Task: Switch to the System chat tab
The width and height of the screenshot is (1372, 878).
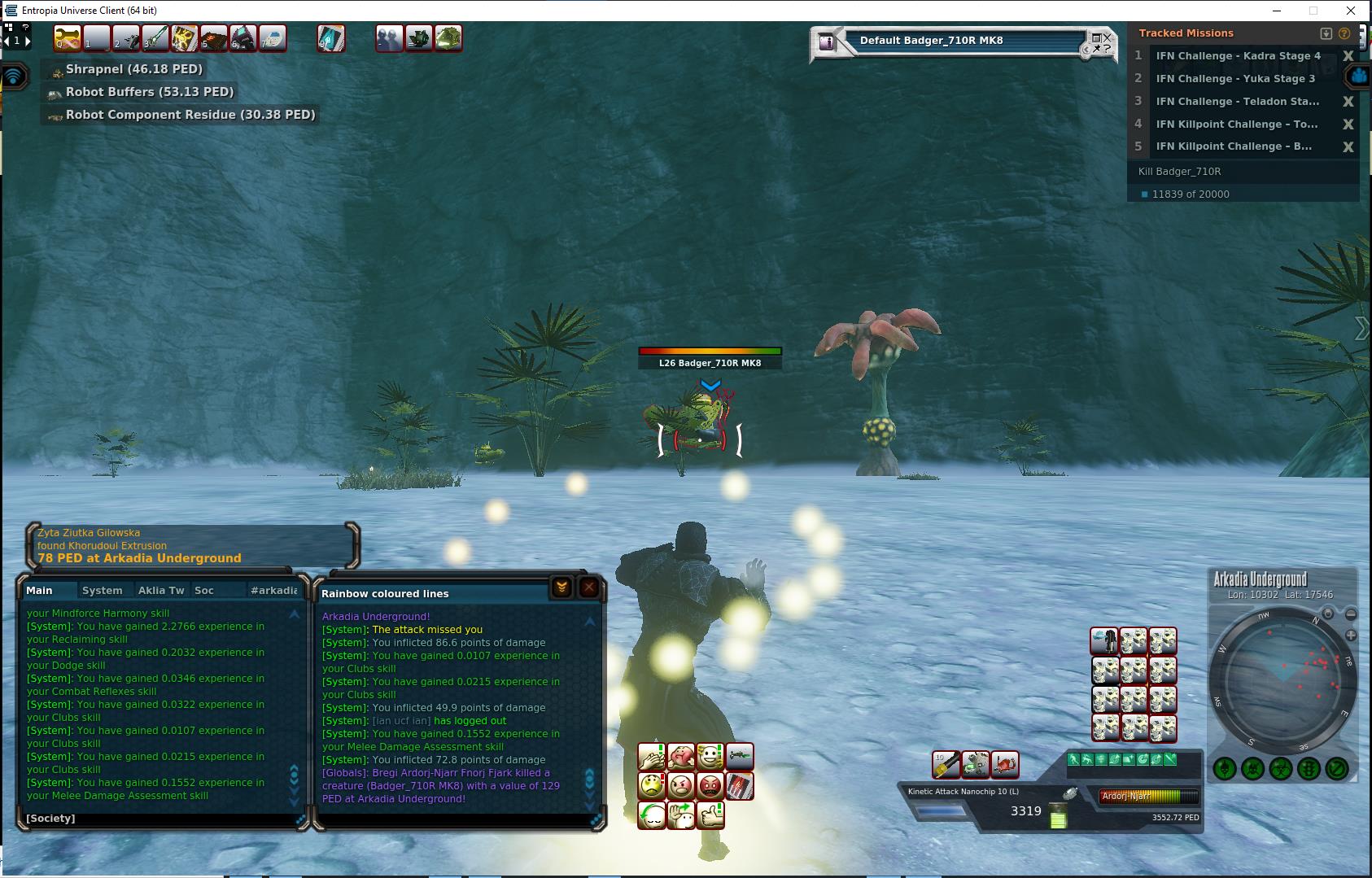Action: [x=102, y=590]
